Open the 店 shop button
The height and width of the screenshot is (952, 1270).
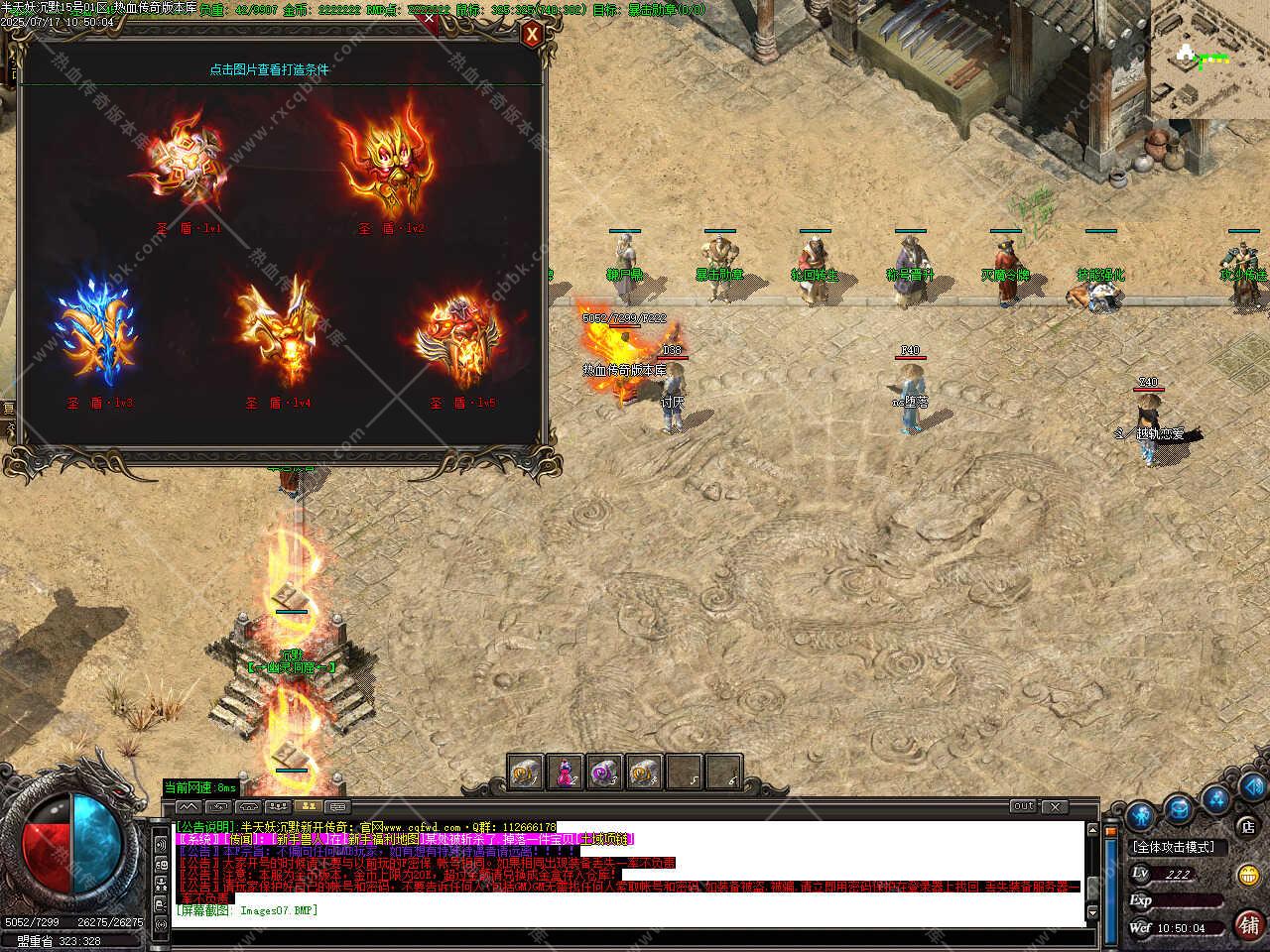pos(1248,825)
